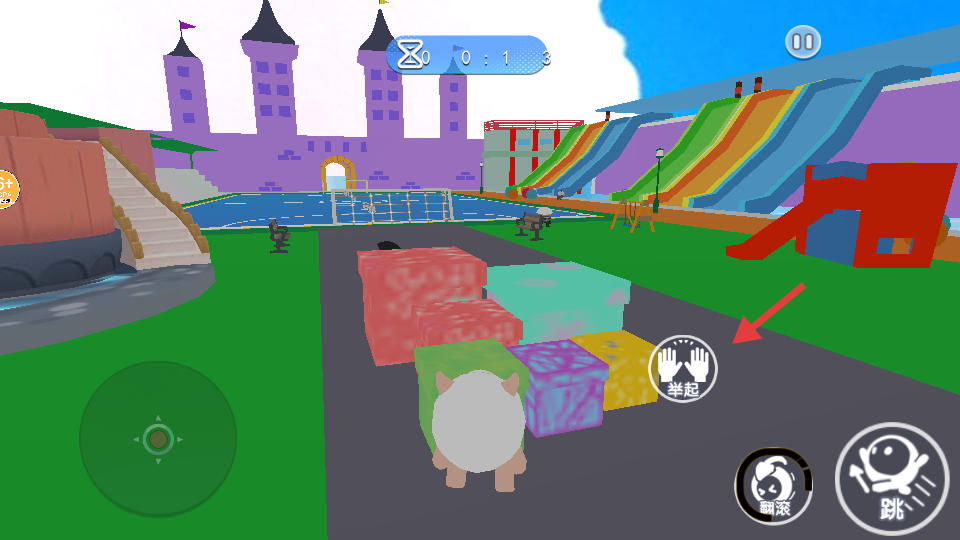
Task: Activate the 翻滚 roll ability
Action: (x=774, y=486)
